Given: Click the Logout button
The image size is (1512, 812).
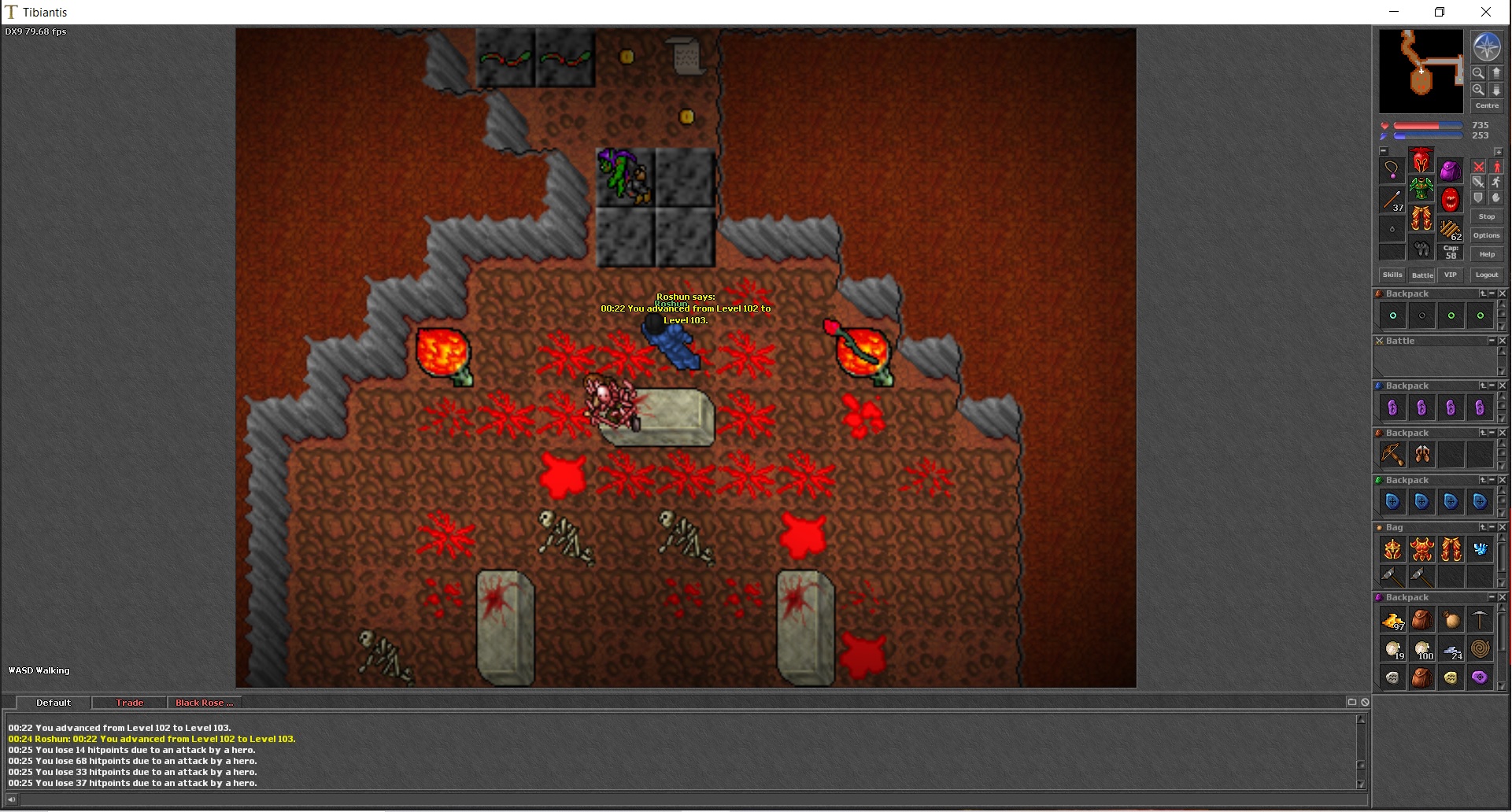Looking at the screenshot, I should tap(1487, 275).
